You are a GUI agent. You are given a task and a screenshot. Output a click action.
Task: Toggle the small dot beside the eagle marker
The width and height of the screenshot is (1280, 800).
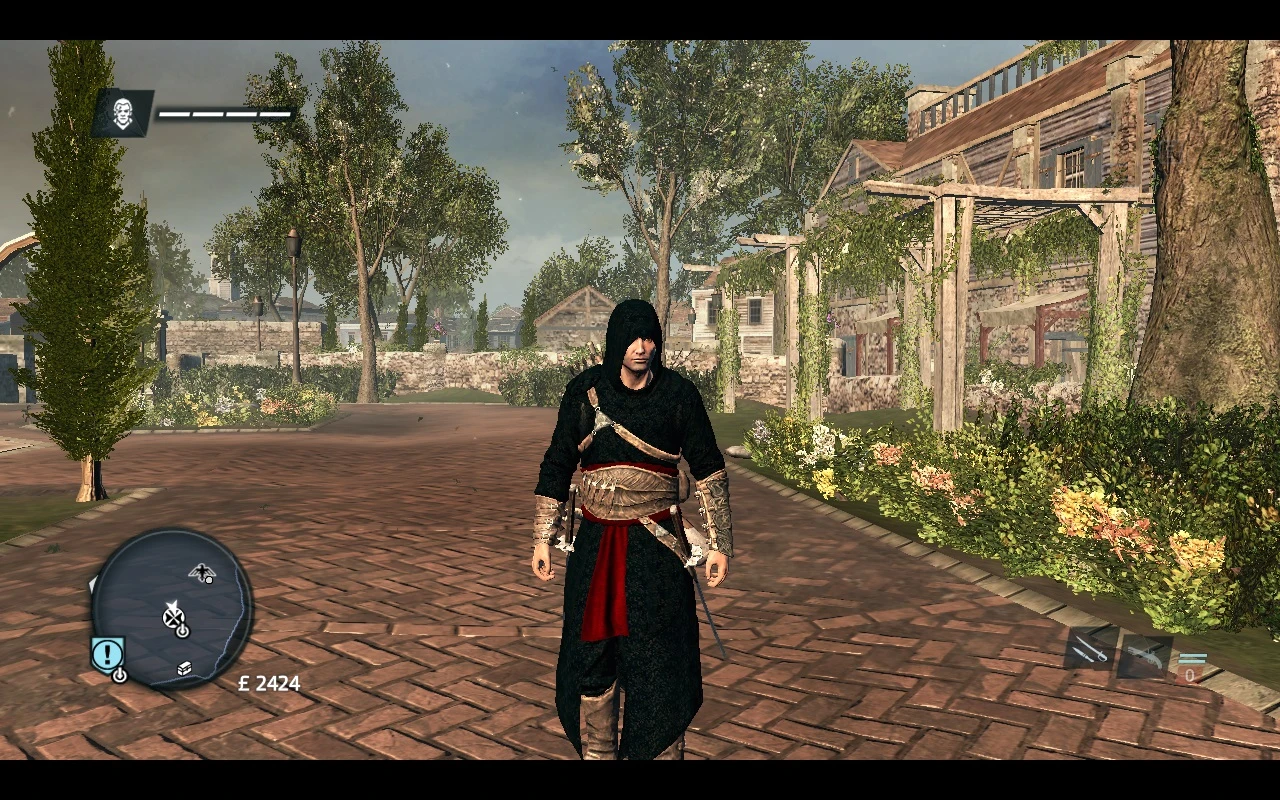[x=209, y=580]
